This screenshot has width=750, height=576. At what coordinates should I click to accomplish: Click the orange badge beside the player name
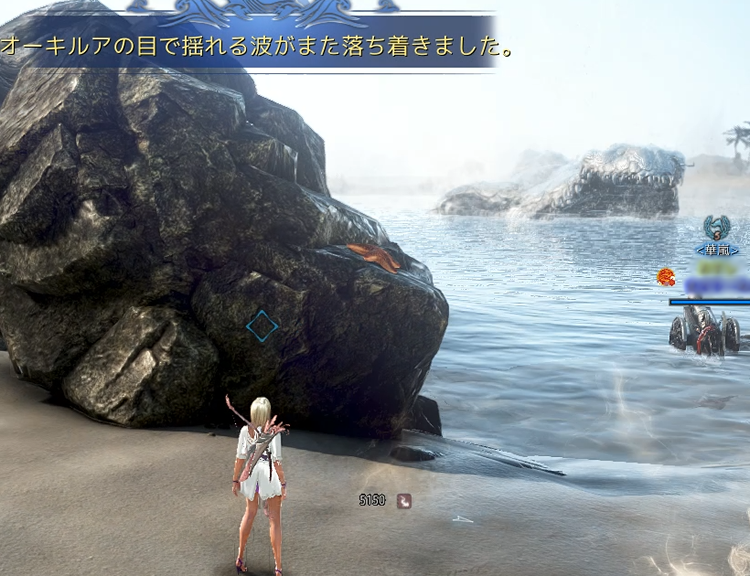[x=666, y=277]
